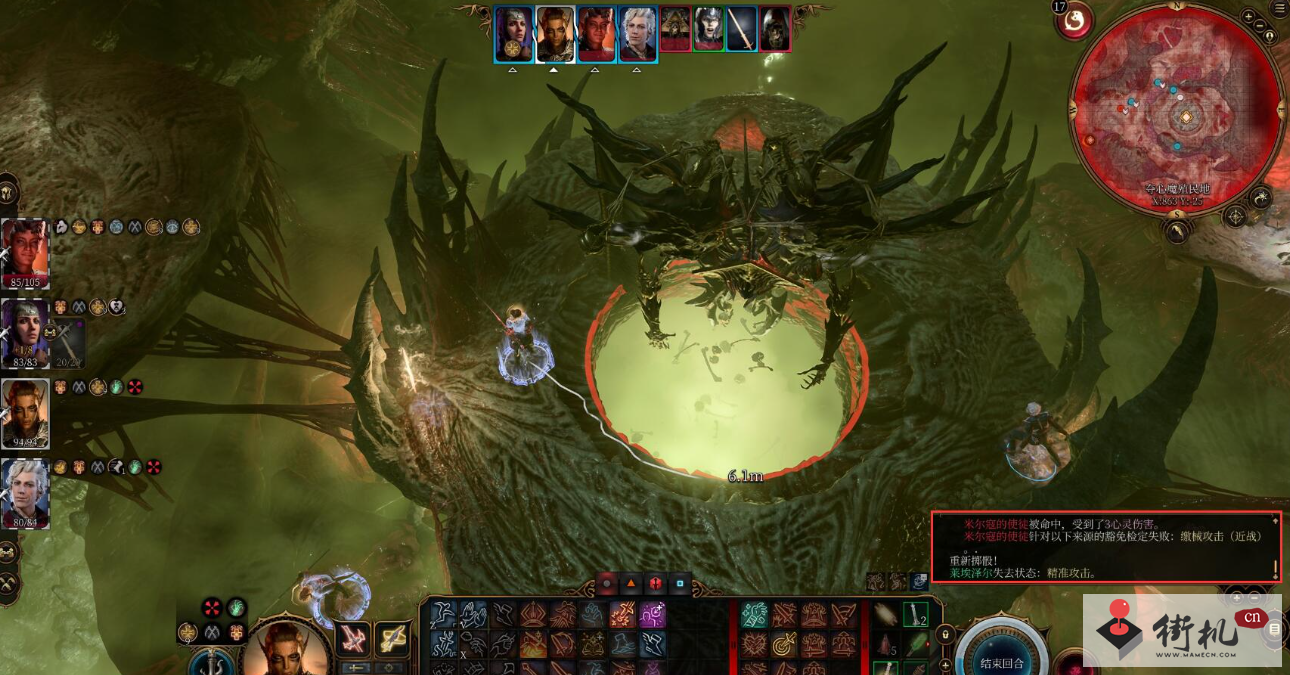
Task: Select the melee weapon set slot
Action: coord(352,637)
